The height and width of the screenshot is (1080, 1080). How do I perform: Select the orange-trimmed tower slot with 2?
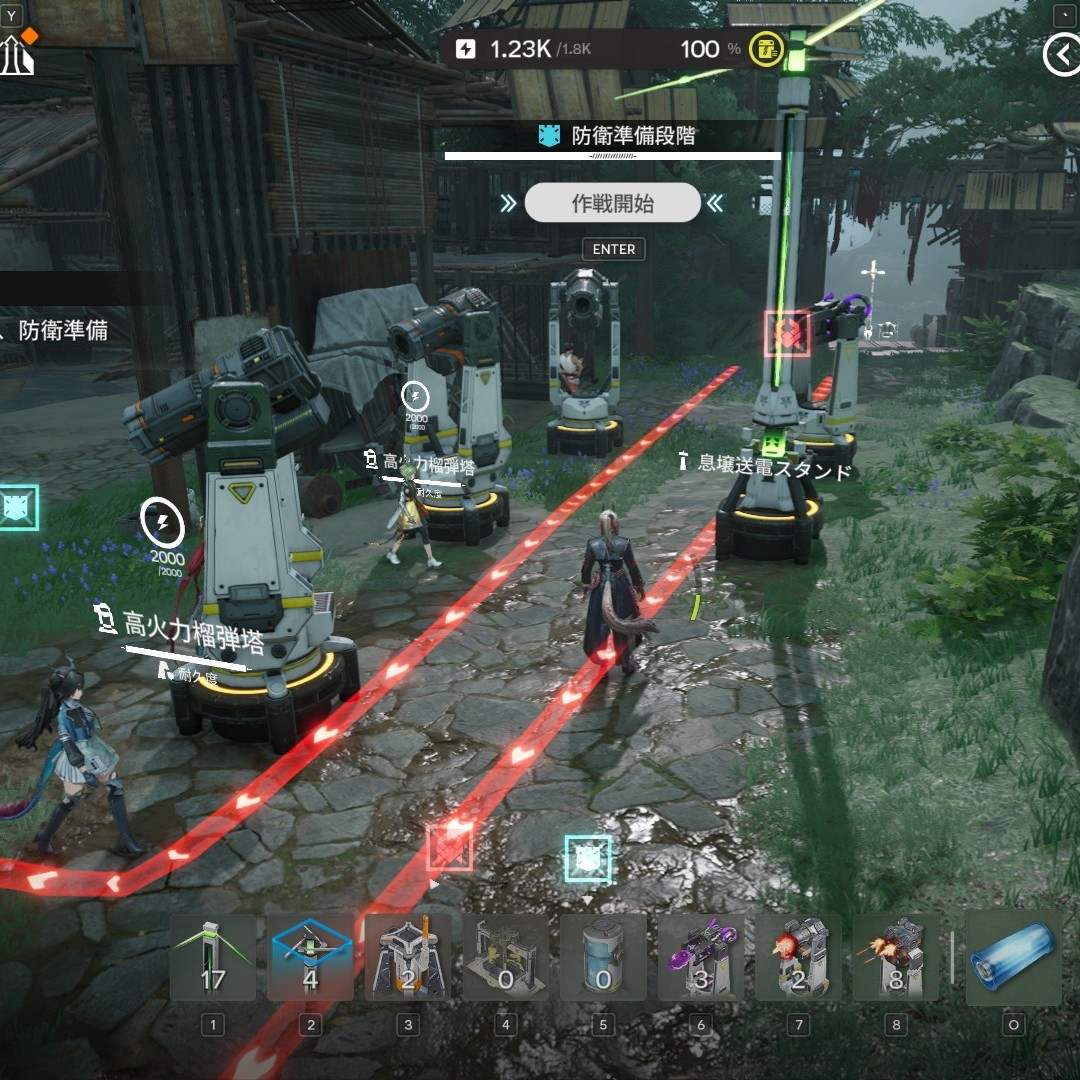408,958
